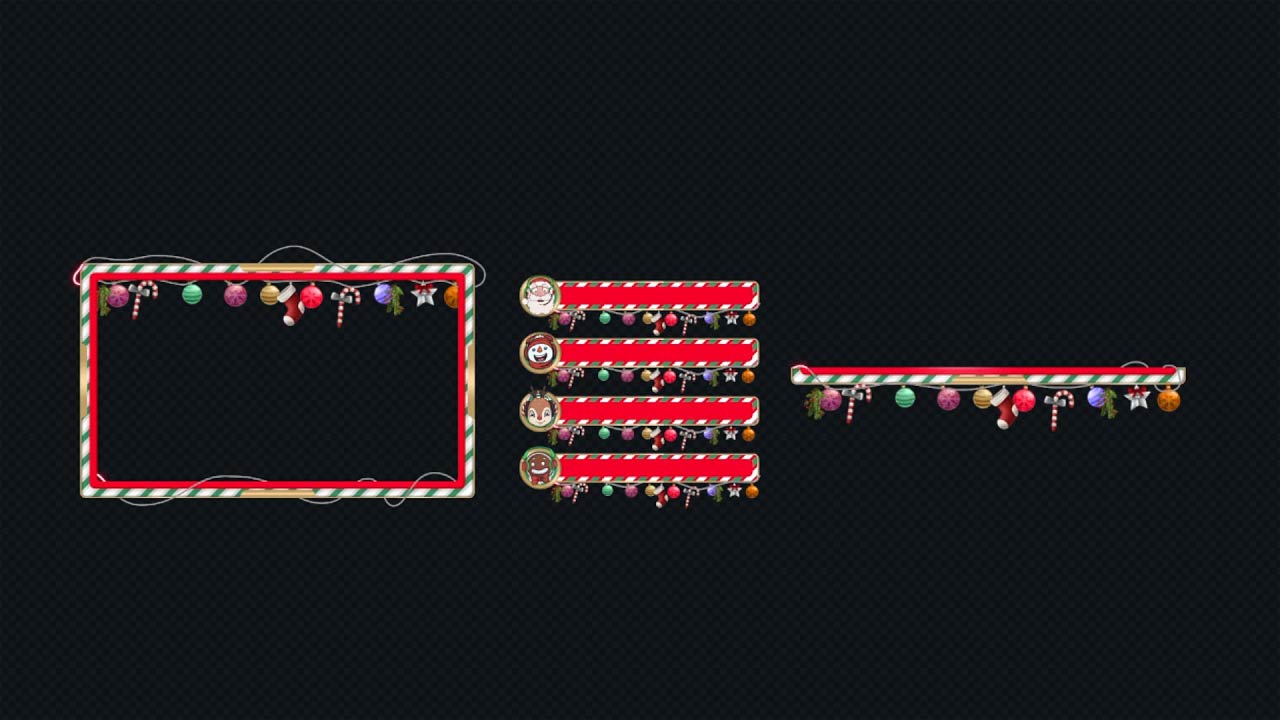
Task: Select the Santa with headset badge
Action: click(x=540, y=293)
